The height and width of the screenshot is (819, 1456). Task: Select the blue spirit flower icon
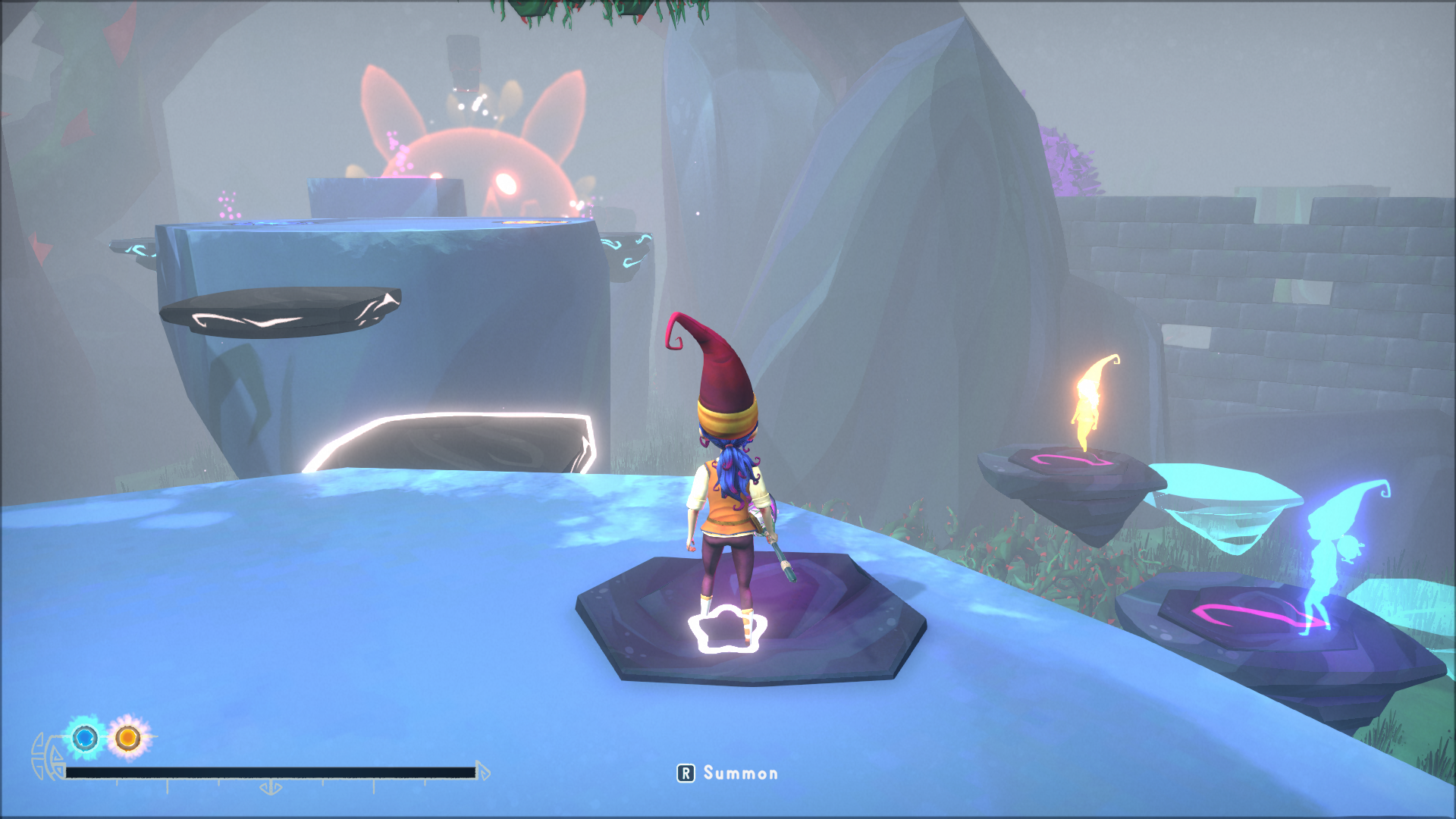[x=85, y=737]
